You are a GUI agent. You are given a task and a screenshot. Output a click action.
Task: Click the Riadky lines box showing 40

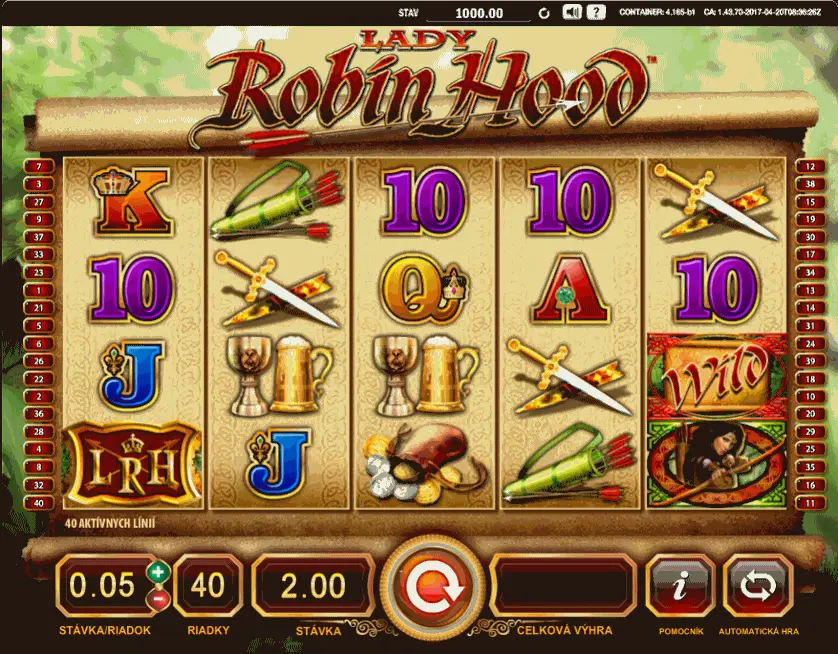click(x=207, y=586)
